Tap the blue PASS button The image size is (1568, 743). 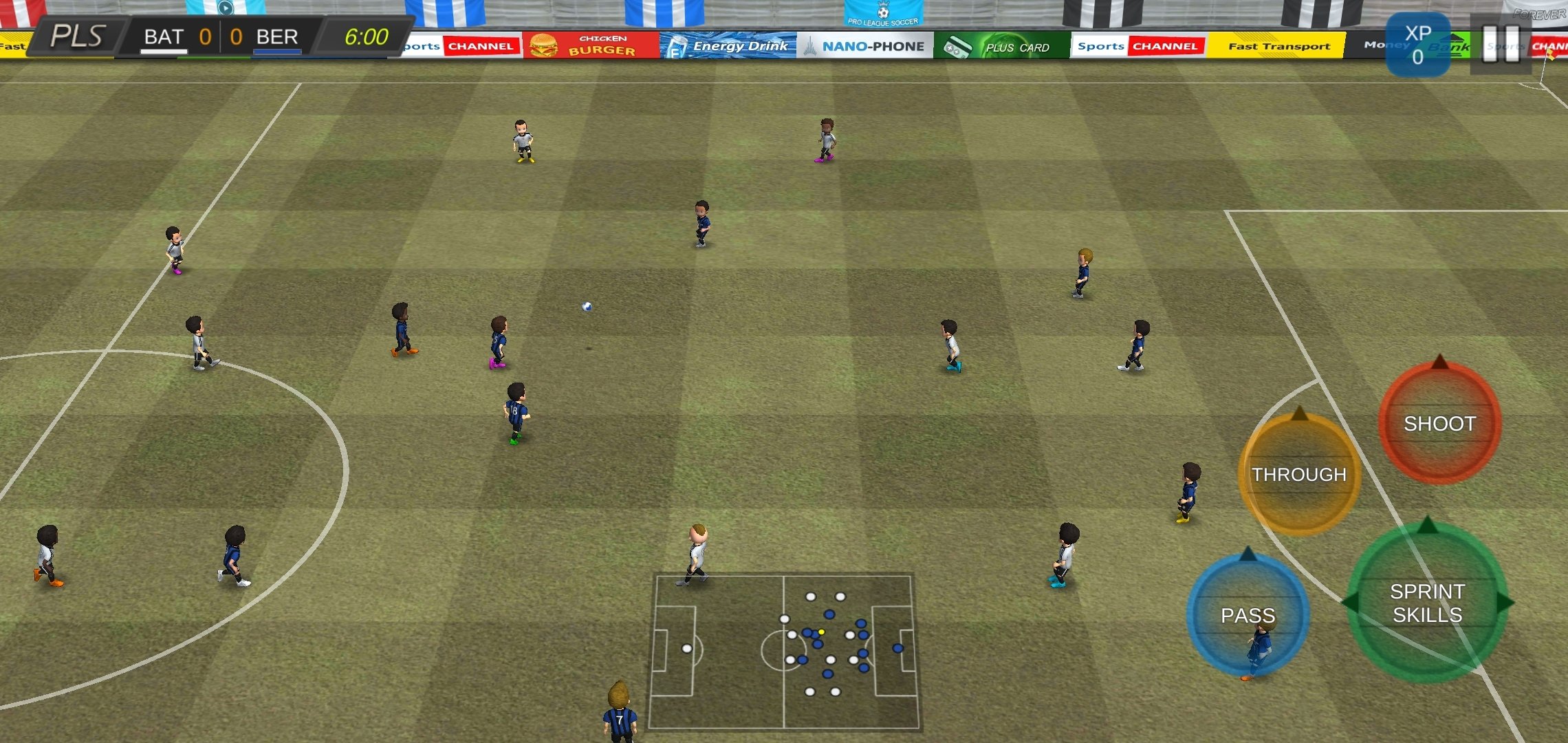(x=1248, y=615)
